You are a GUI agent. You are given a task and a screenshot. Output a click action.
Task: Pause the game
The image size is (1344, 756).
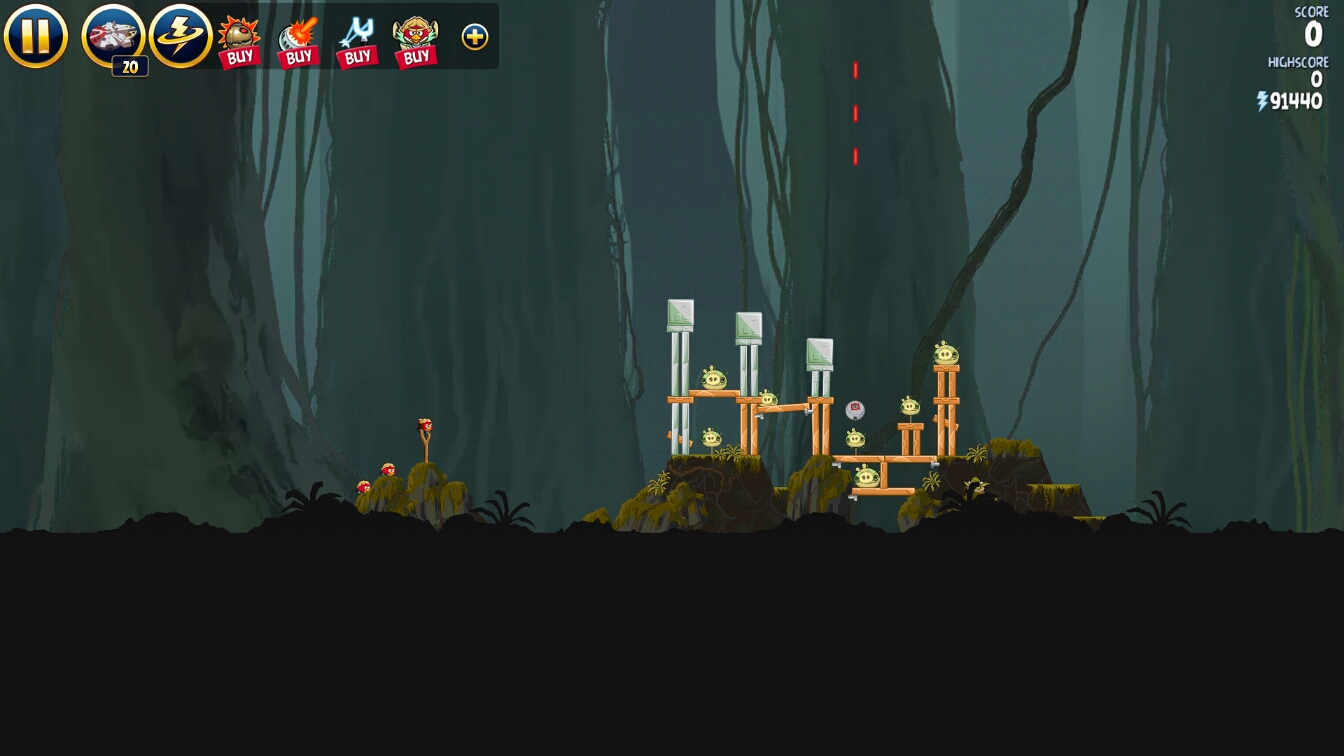[36, 36]
